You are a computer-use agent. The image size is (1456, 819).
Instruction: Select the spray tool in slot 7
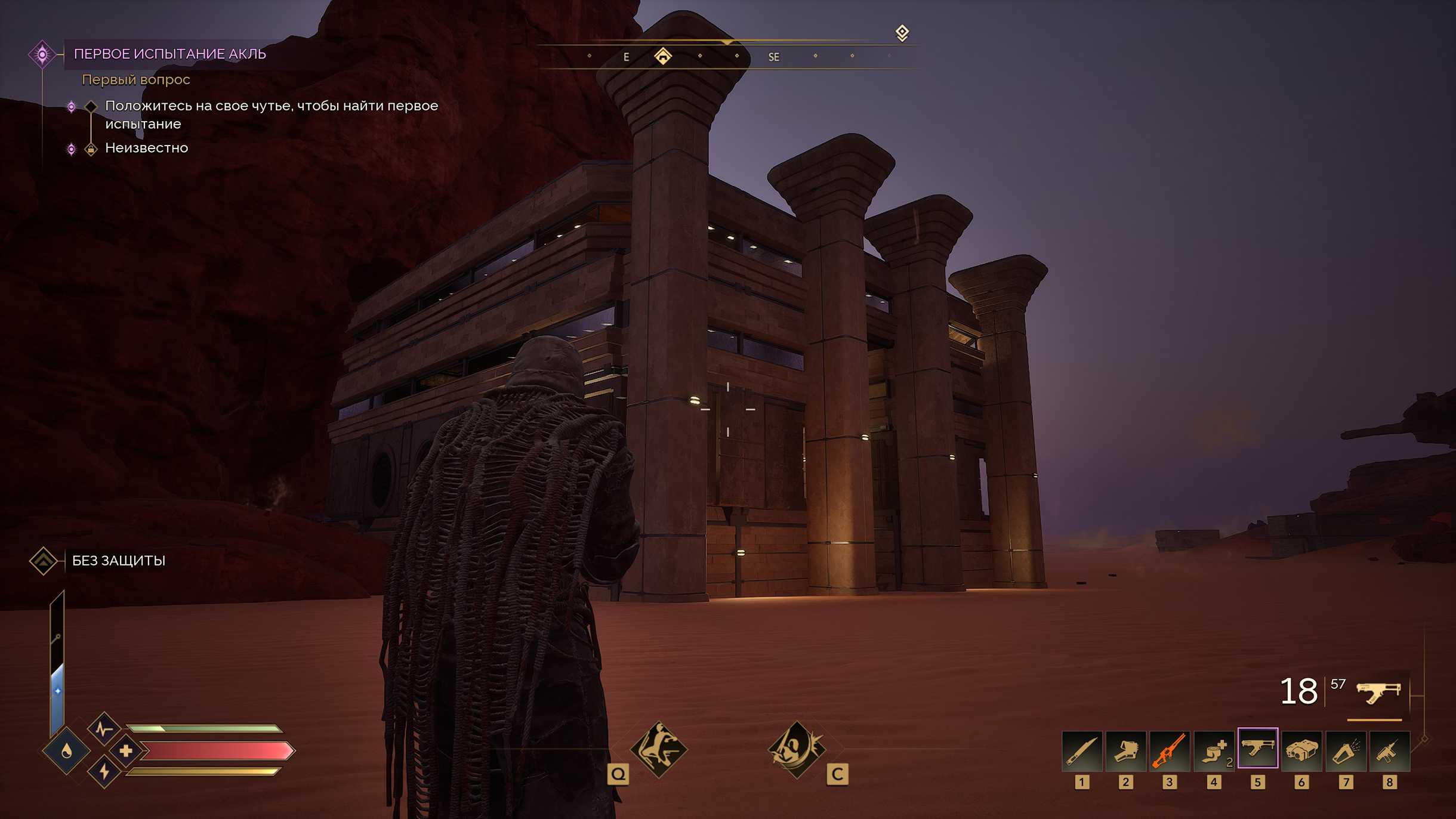pyautogui.click(x=1346, y=749)
